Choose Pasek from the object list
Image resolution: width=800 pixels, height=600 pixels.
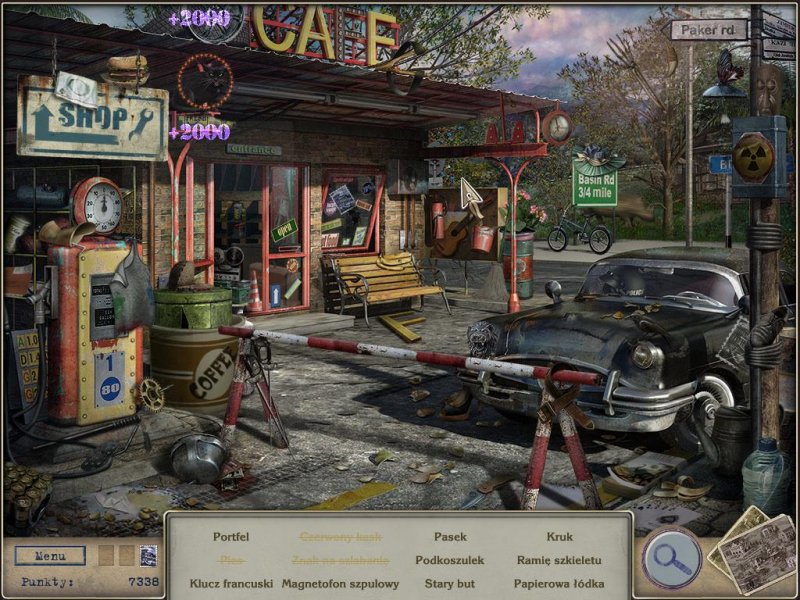point(450,537)
